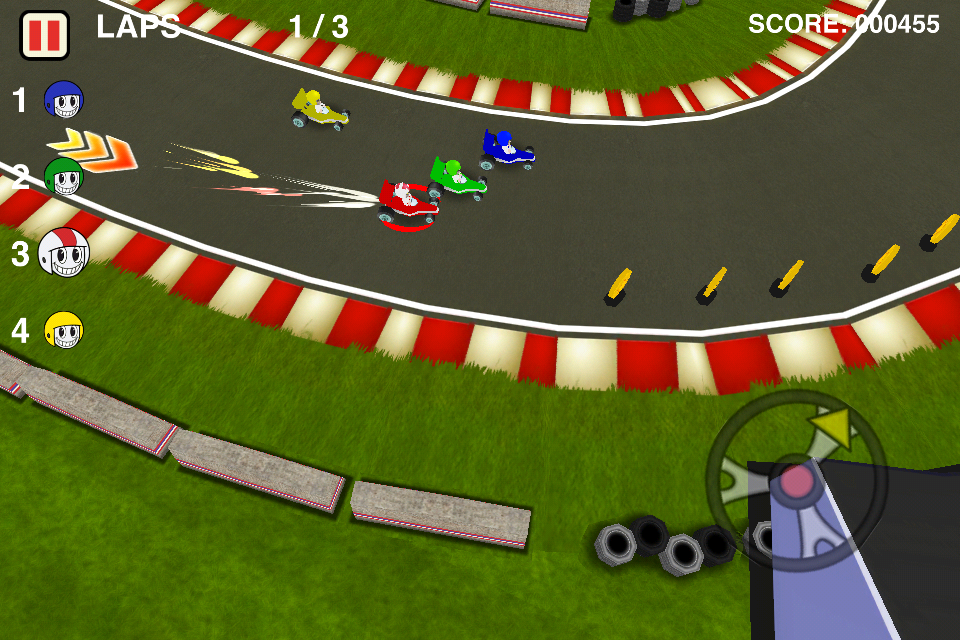Pause the race with the red pause button
This screenshot has height=640, width=960.
[x=44, y=34]
